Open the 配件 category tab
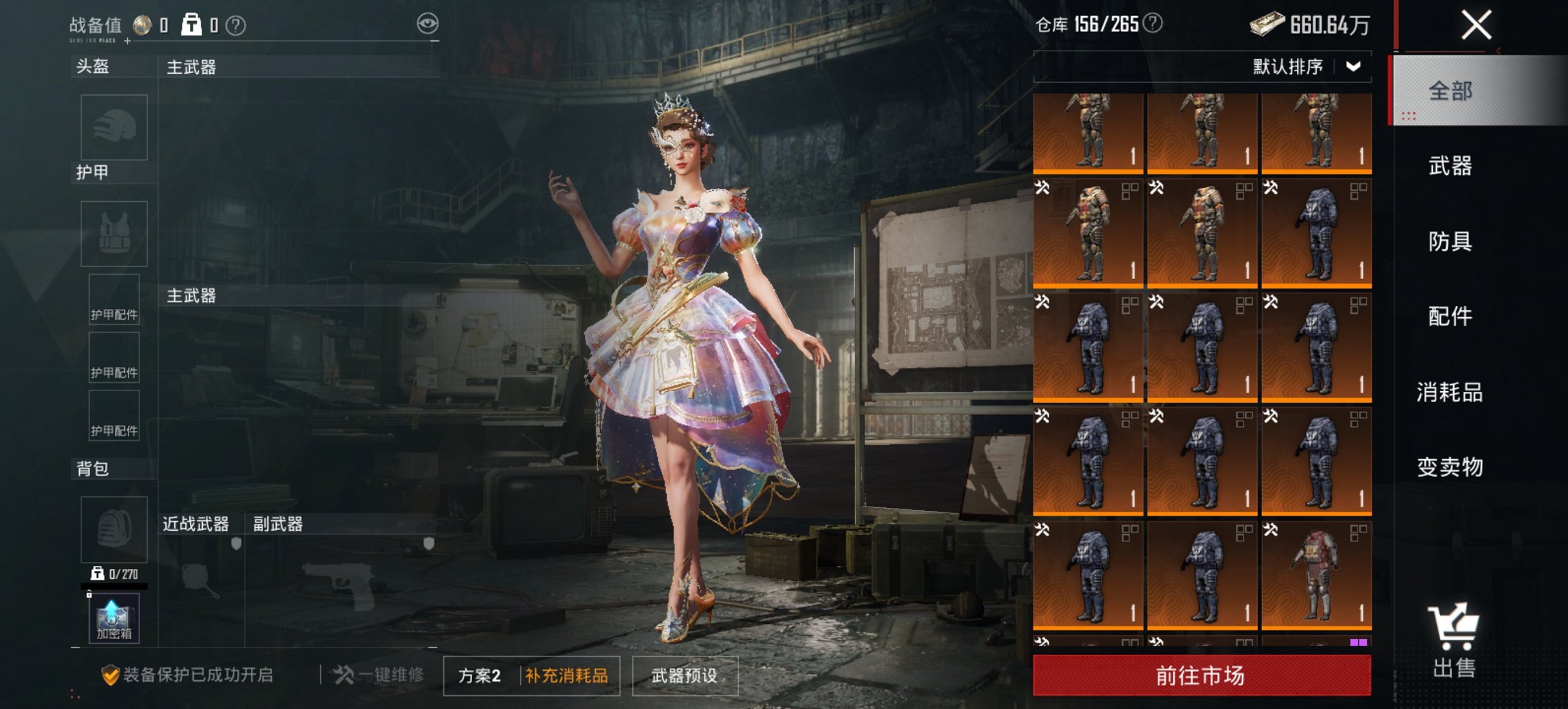Viewport: 1568px width, 709px height. 1450,317
